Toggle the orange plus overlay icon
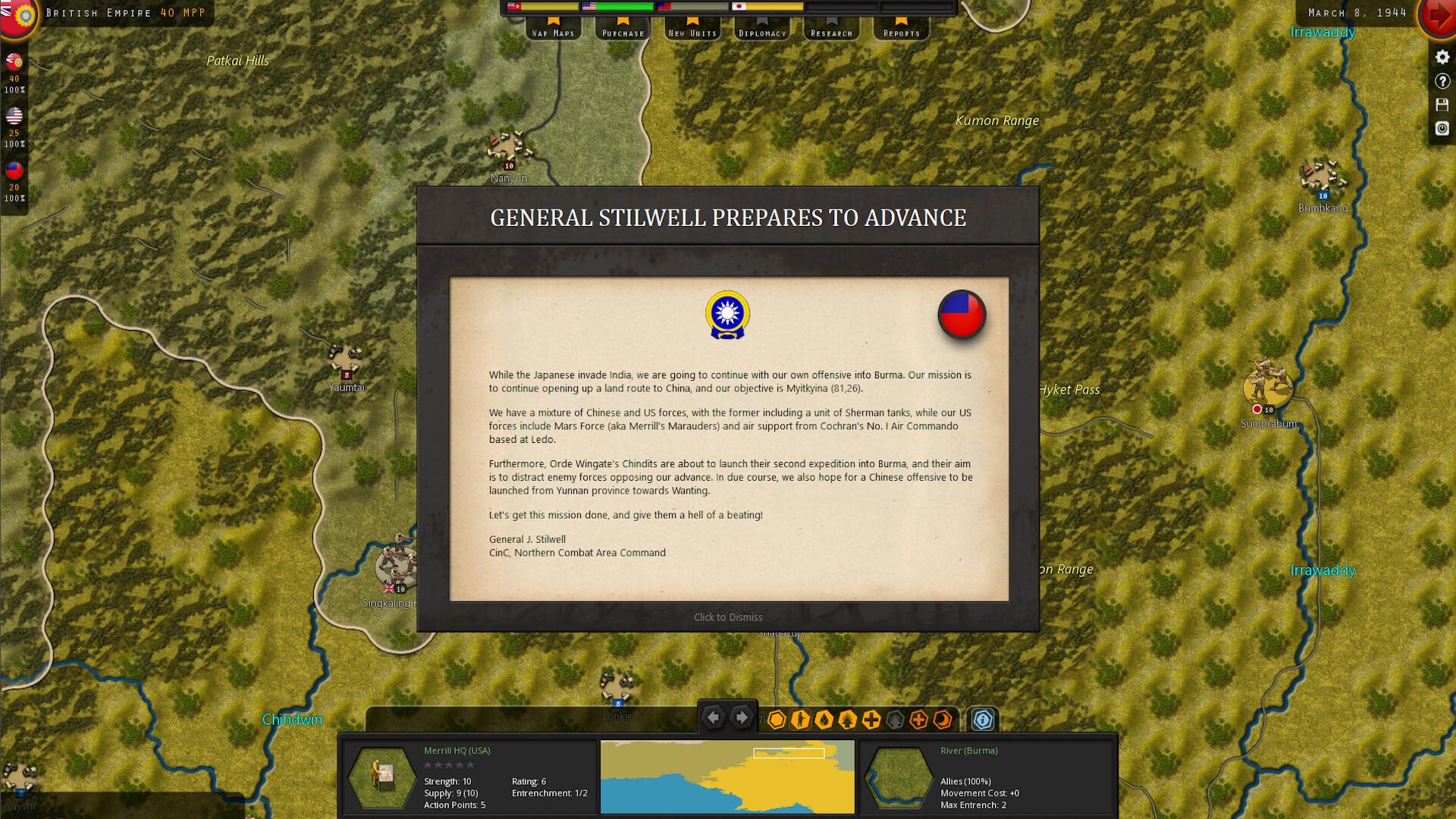 (918, 720)
